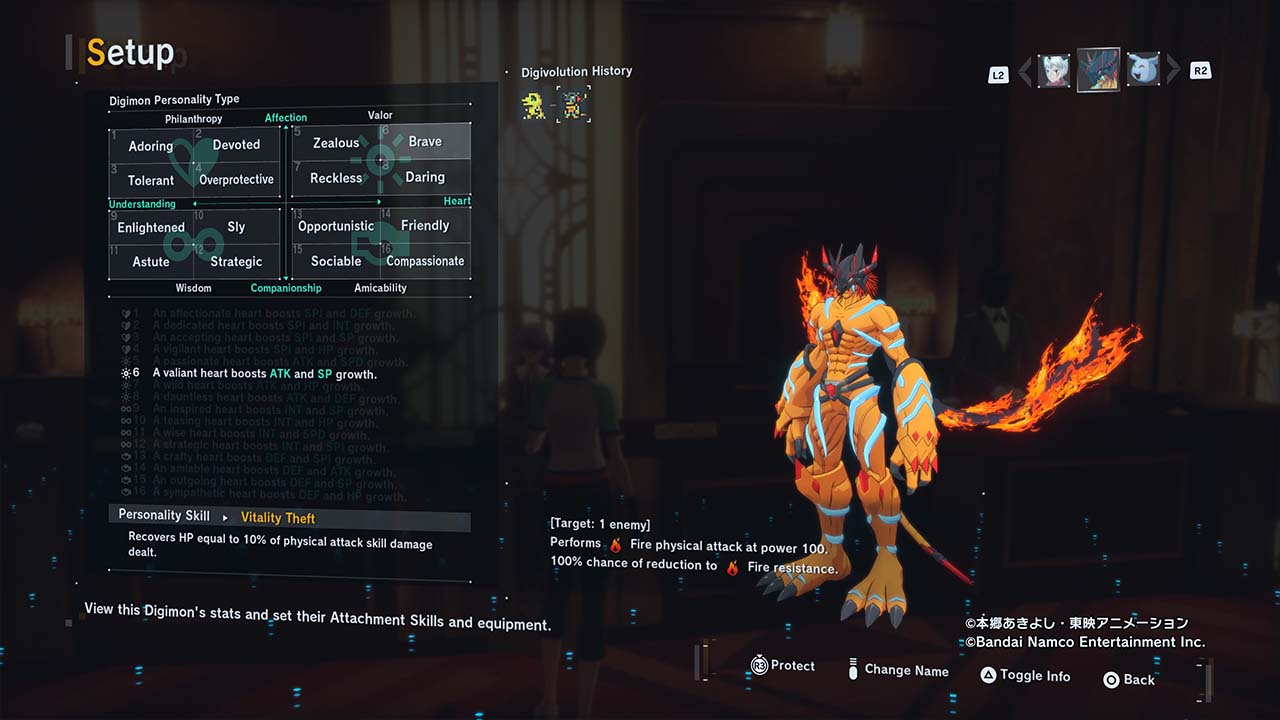Switch to the white-haired Digimon portrait
Screen dimensions: 1280x720
(x=1053, y=71)
